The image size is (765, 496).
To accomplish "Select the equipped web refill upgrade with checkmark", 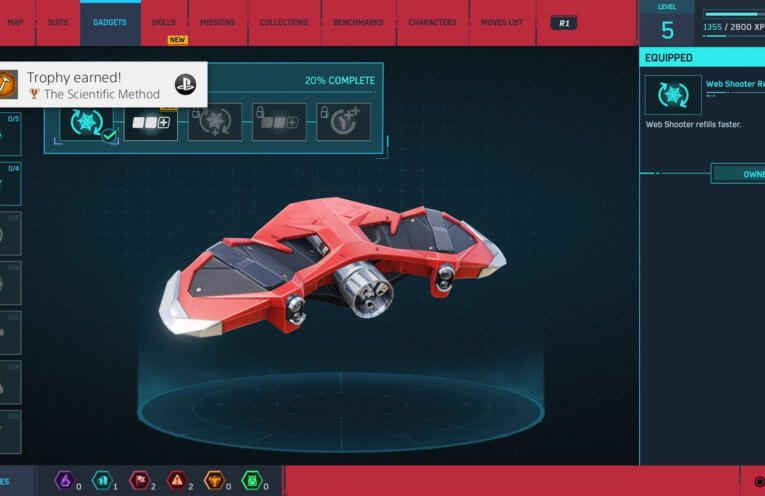I will [88, 122].
